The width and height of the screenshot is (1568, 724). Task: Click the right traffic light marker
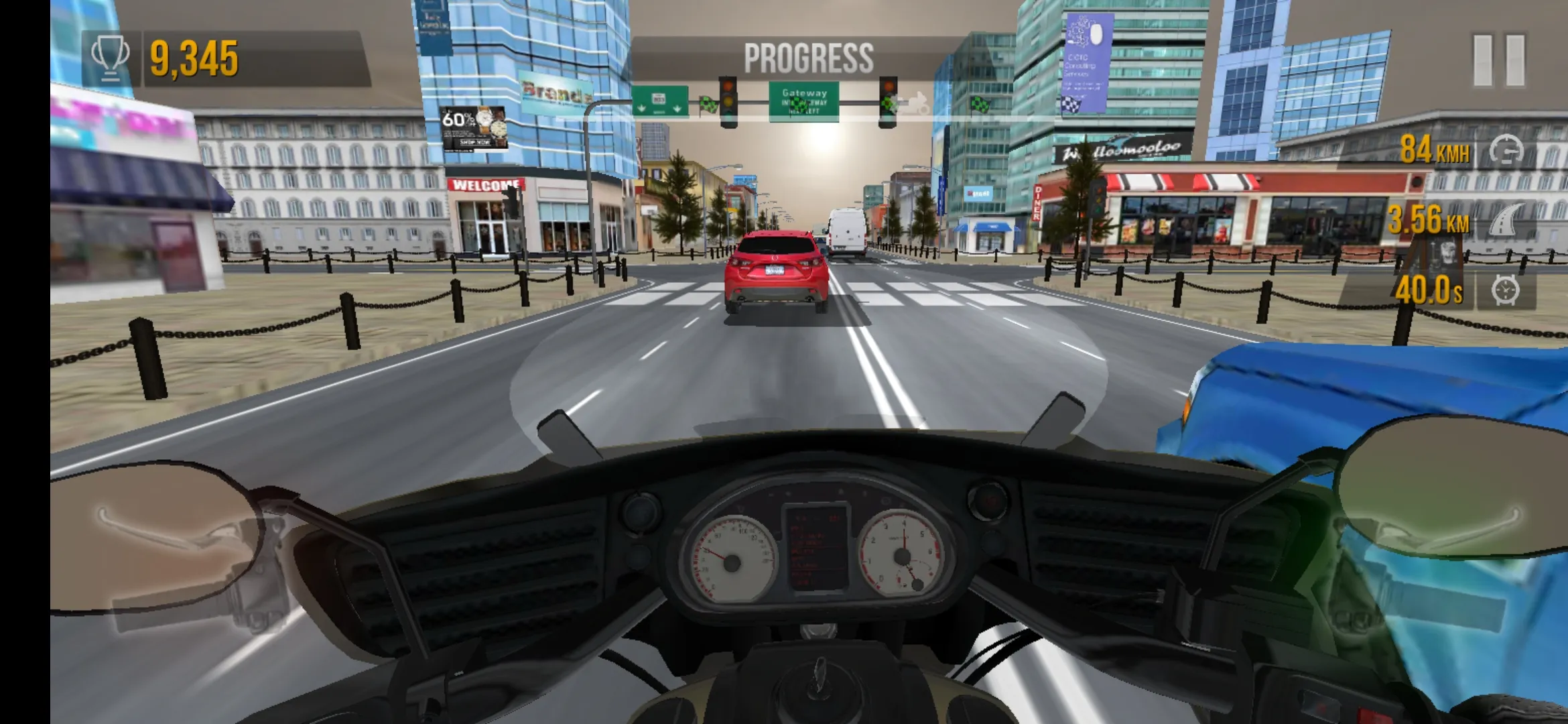pyautogui.click(x=888, y=101)
